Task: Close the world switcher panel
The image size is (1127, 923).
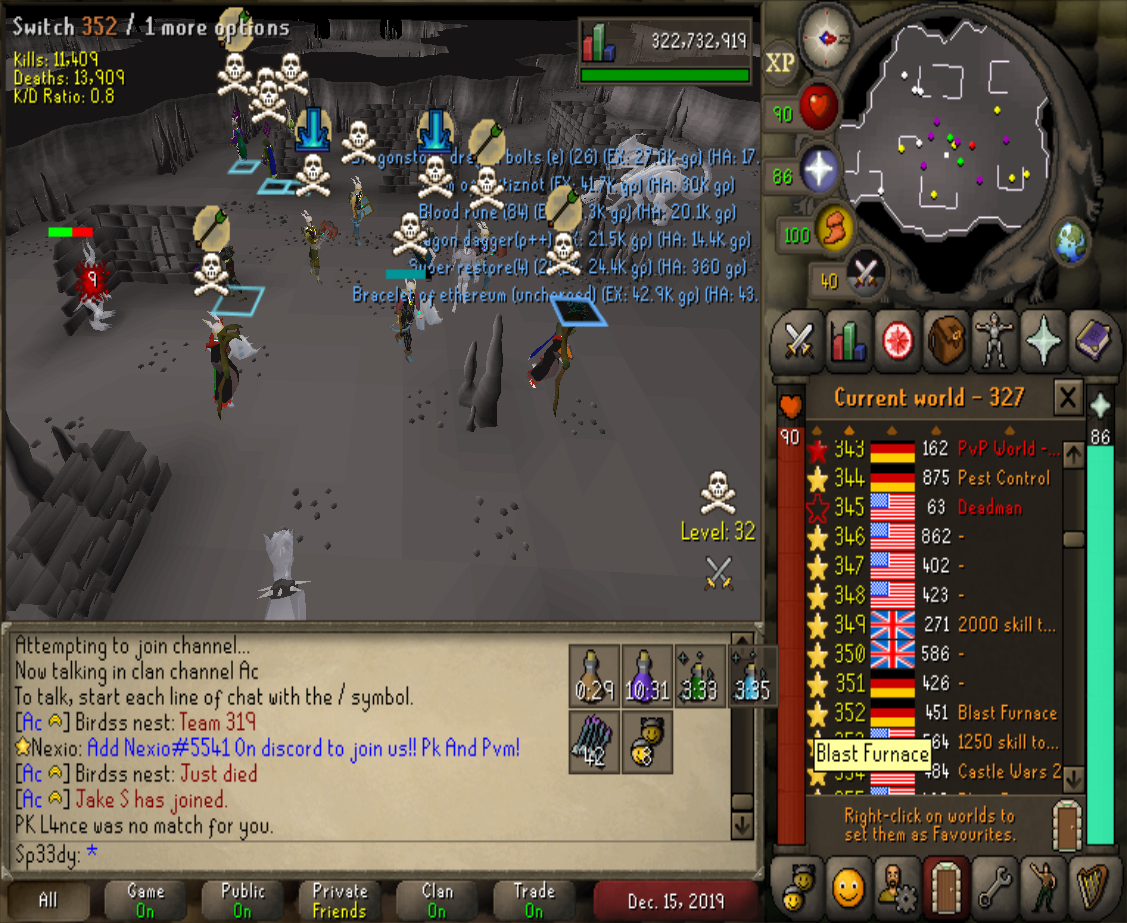Action: tap(1068, 398)
